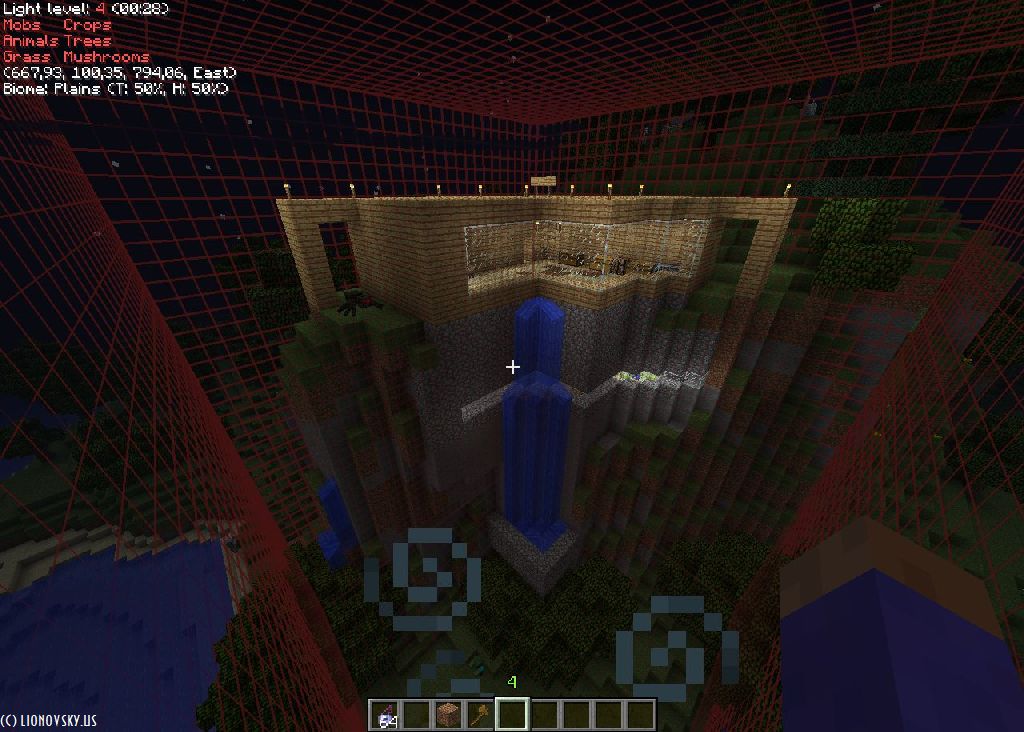Select the stacked item slot showing 64
1024x732 pixels.
click(x=385, y=715)
